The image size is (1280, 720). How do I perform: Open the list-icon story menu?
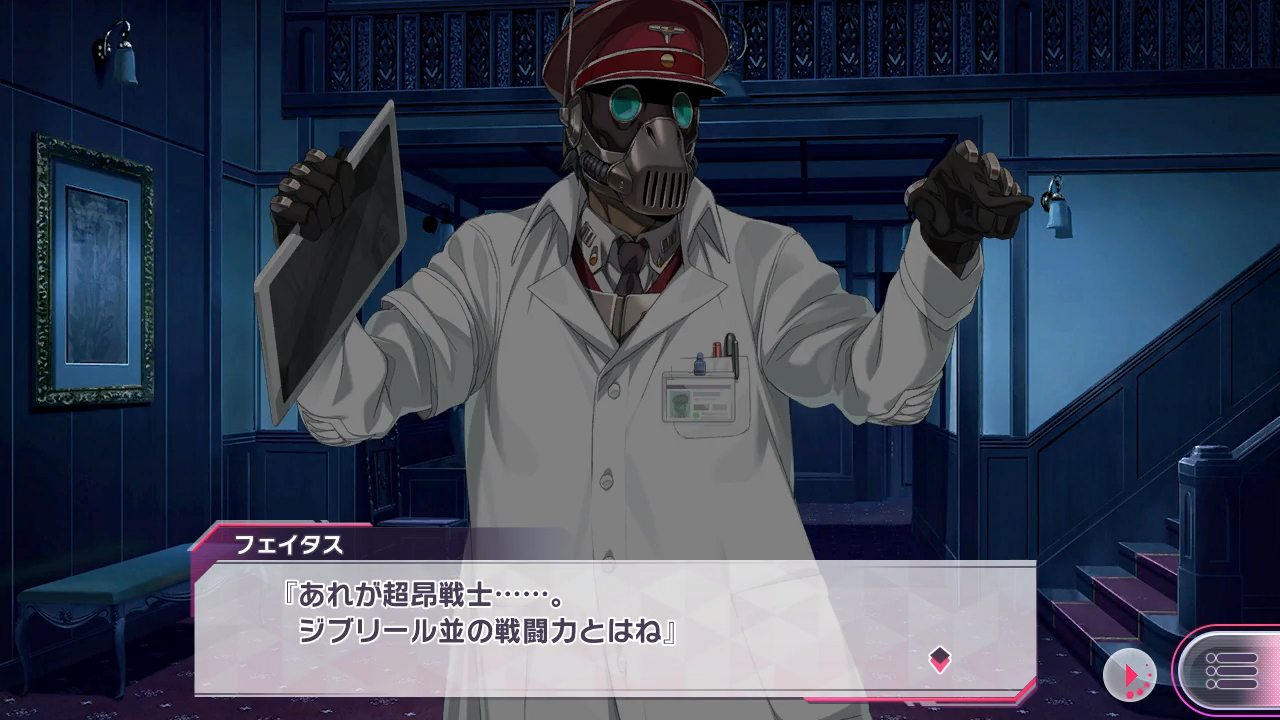point(1231,670)
